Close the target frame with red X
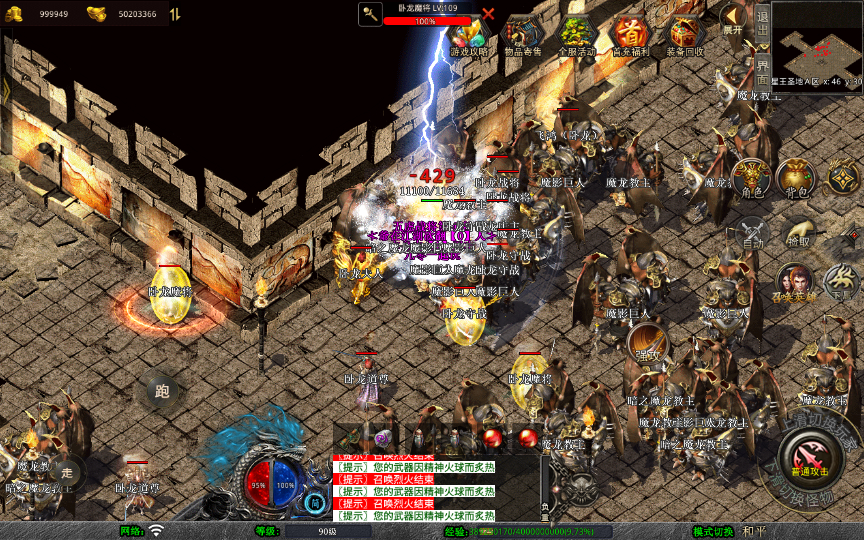 [x=488, y=14]
